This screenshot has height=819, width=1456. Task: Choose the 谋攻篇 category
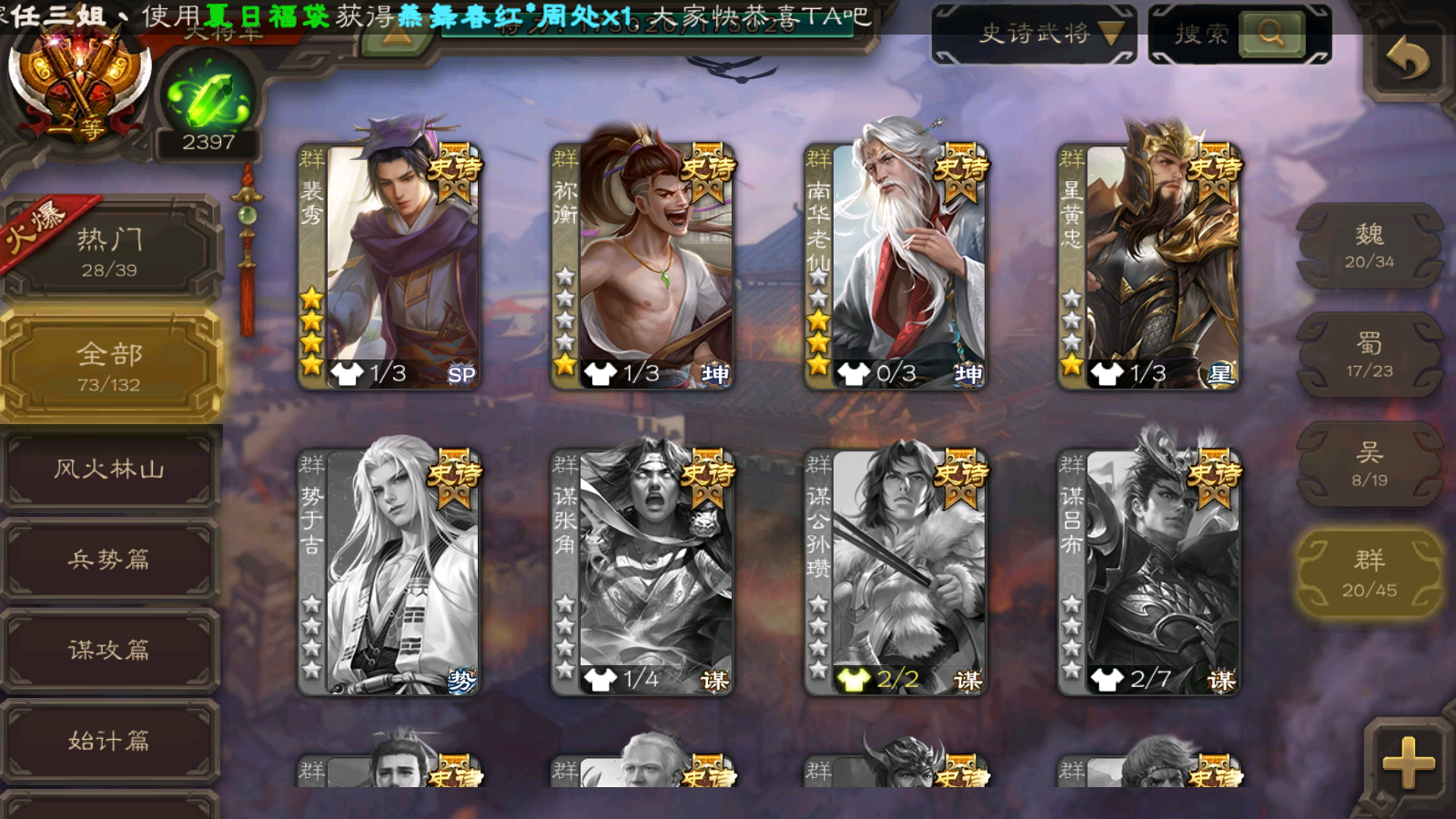109,649
